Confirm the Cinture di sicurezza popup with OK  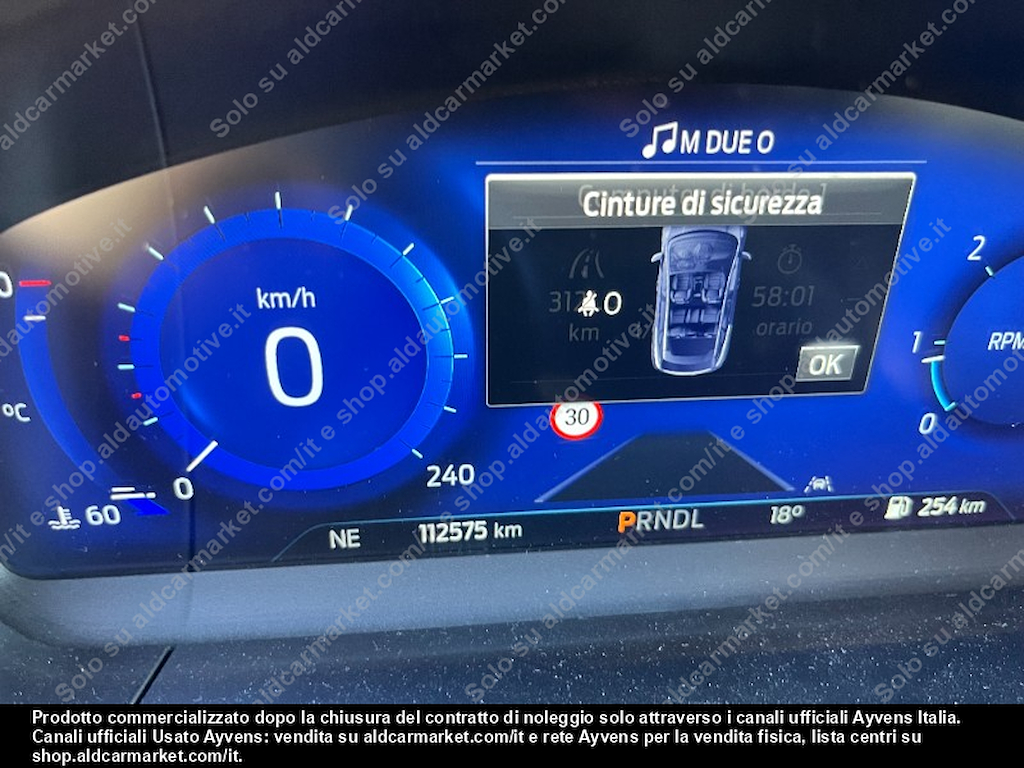(826, 364)
